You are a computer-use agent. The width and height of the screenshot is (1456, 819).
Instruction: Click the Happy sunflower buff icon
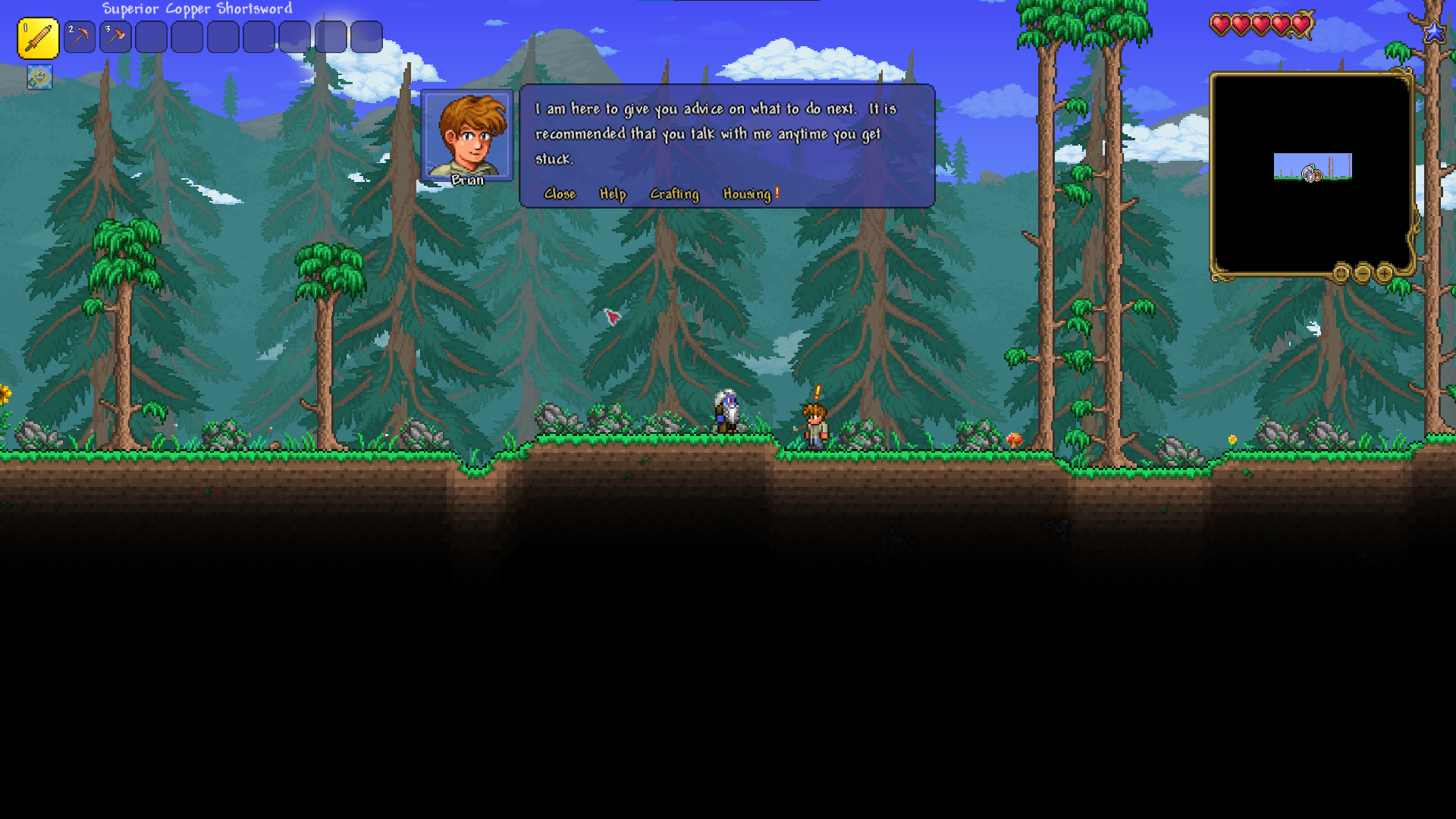39,77
